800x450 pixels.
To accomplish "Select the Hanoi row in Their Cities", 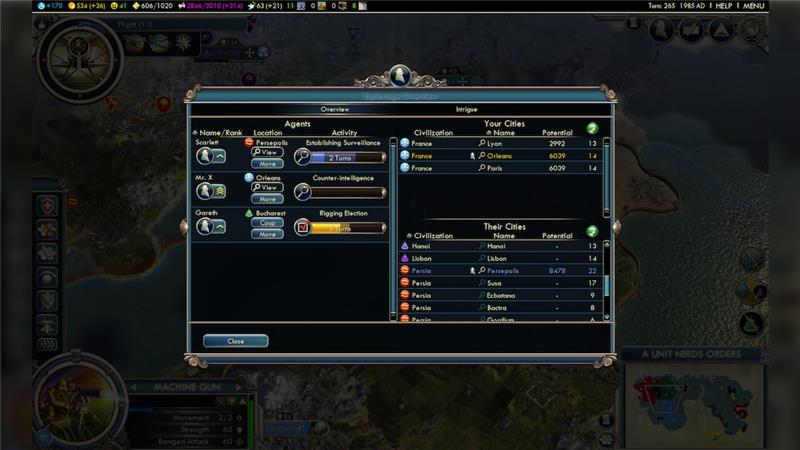I will click(x=500, y=246).
